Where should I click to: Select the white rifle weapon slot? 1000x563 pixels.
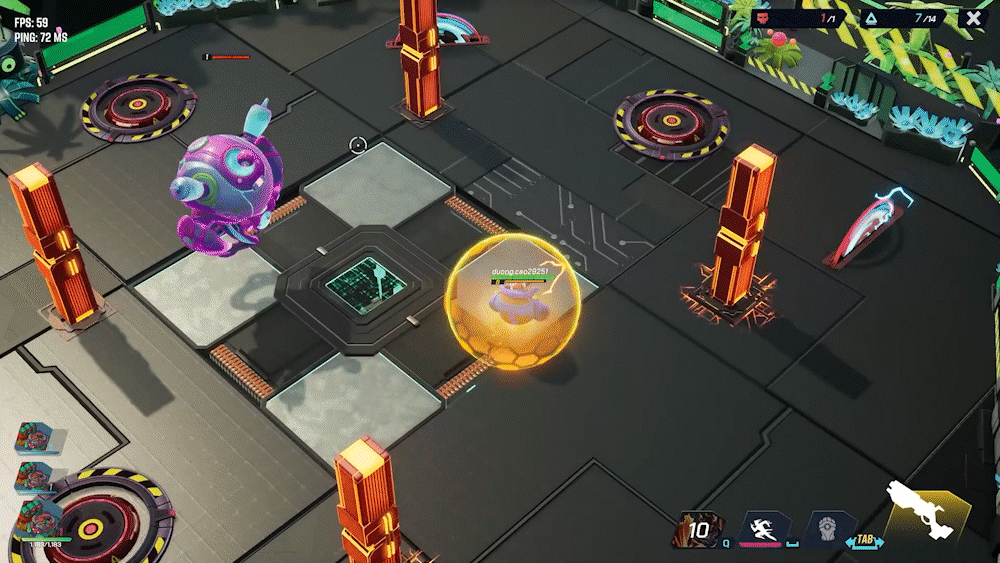tap(926, 511)
